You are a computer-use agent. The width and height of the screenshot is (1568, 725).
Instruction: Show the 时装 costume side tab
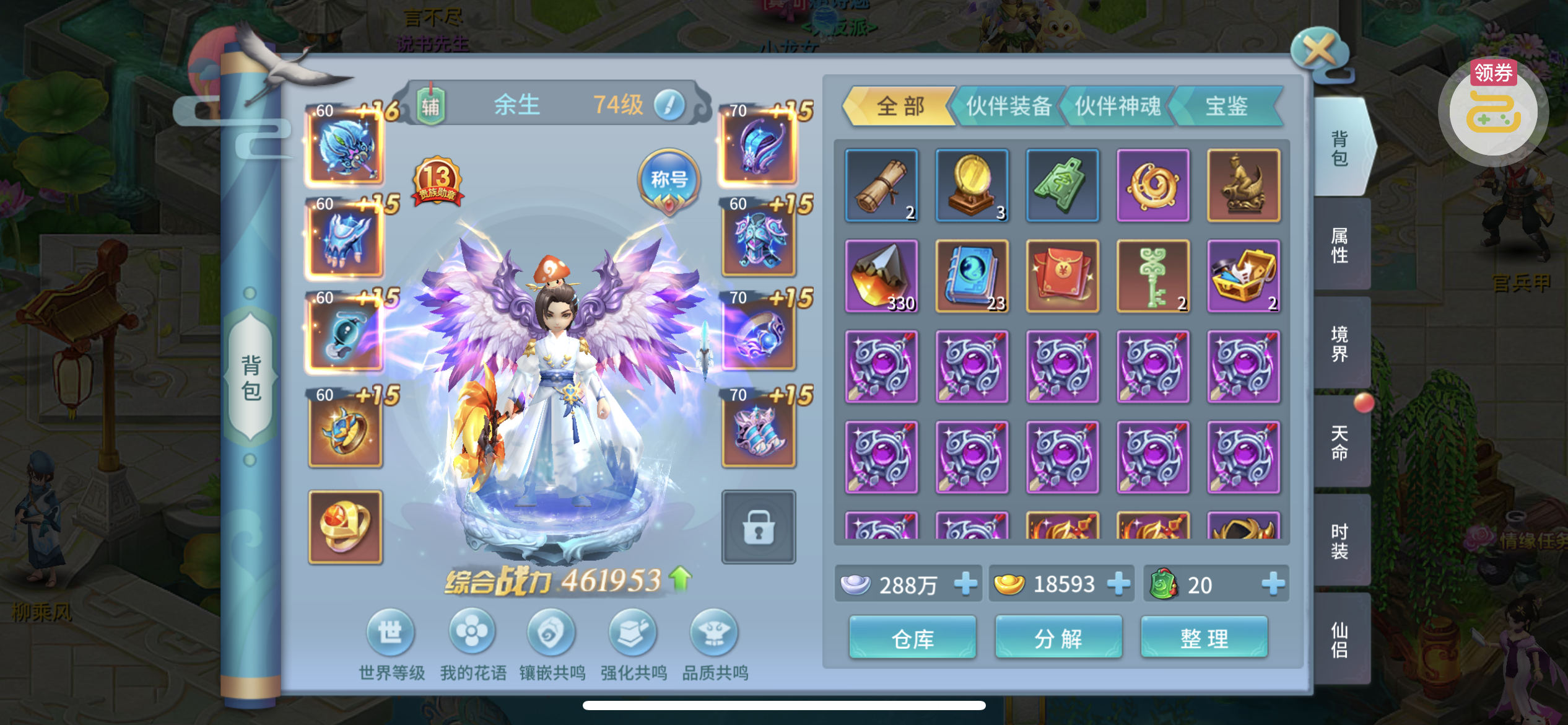point(1340,540)
